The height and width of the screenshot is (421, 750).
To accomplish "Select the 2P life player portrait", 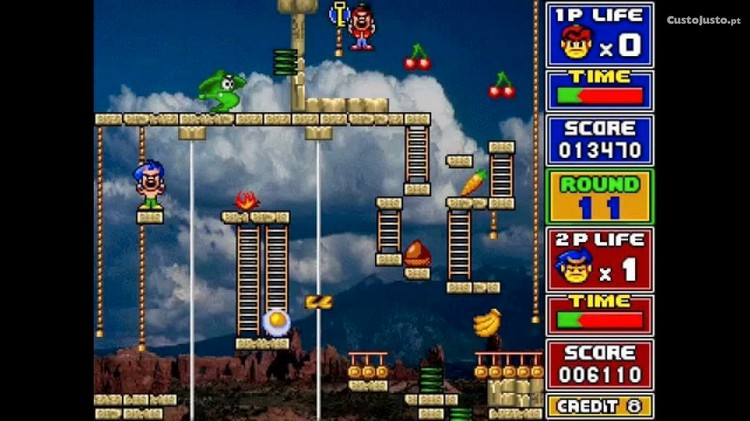I will click(576, 267).
